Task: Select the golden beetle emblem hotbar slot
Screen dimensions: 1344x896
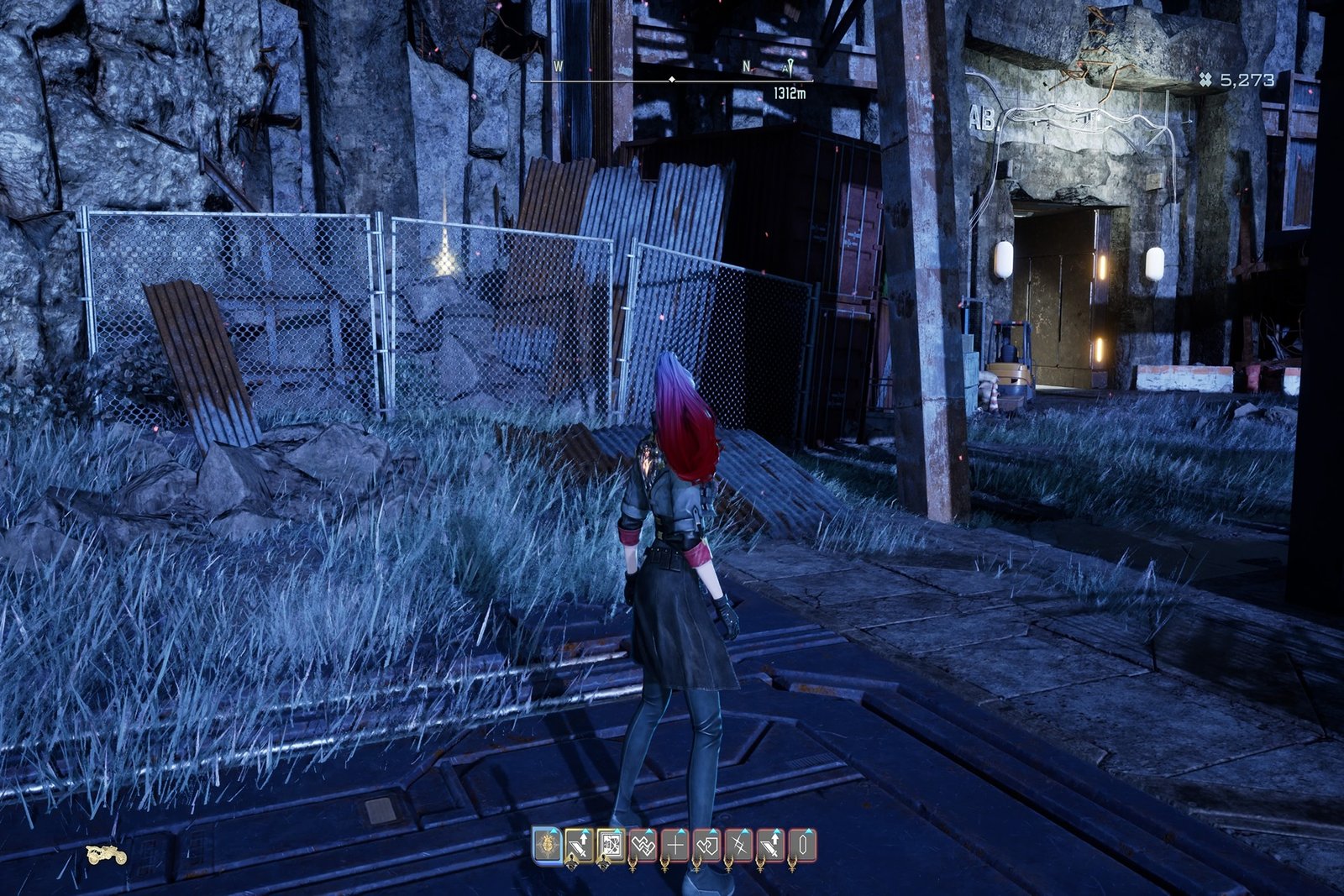Action: click(548, 845)
